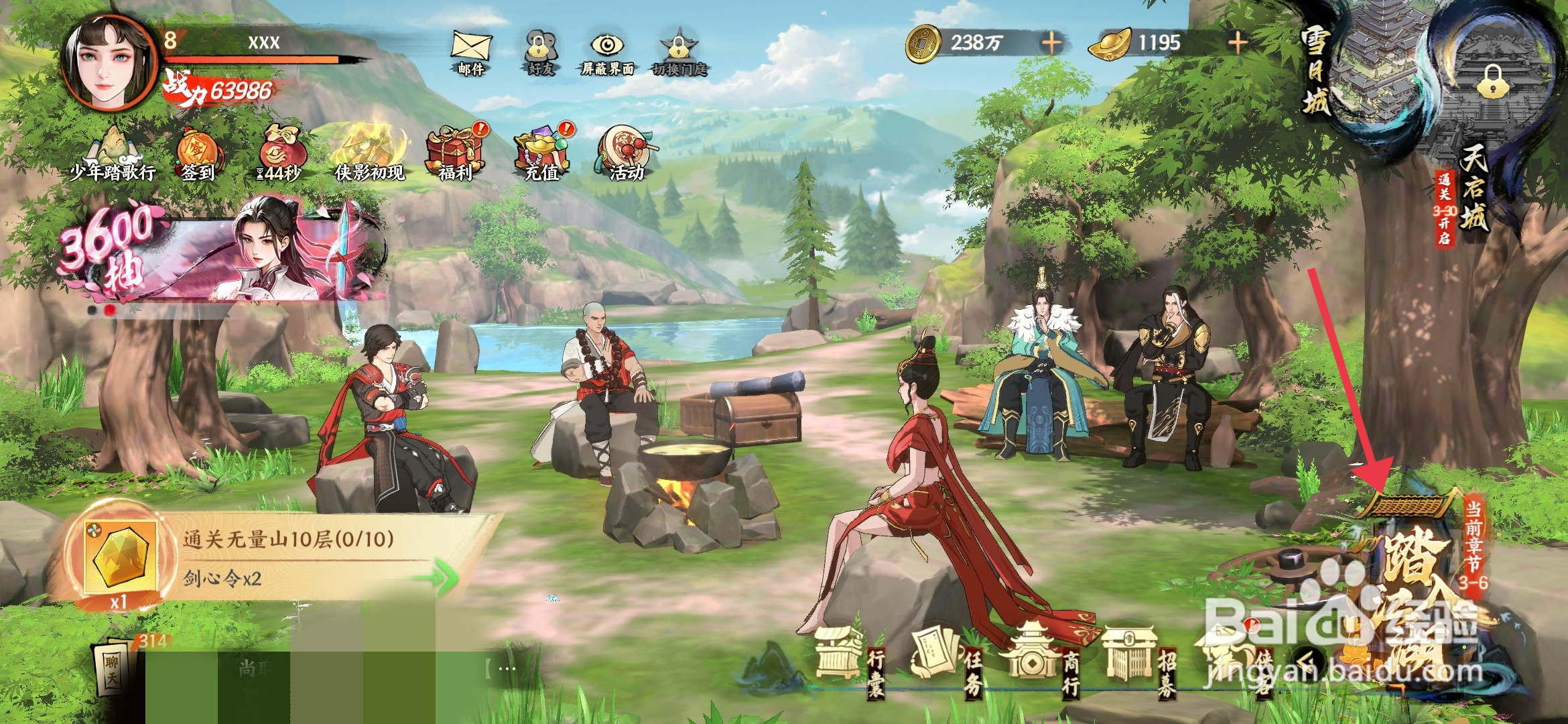1568x724 pixels.
Task: Open the 邮件 mail envelope
Action: (x=471, y=50)
